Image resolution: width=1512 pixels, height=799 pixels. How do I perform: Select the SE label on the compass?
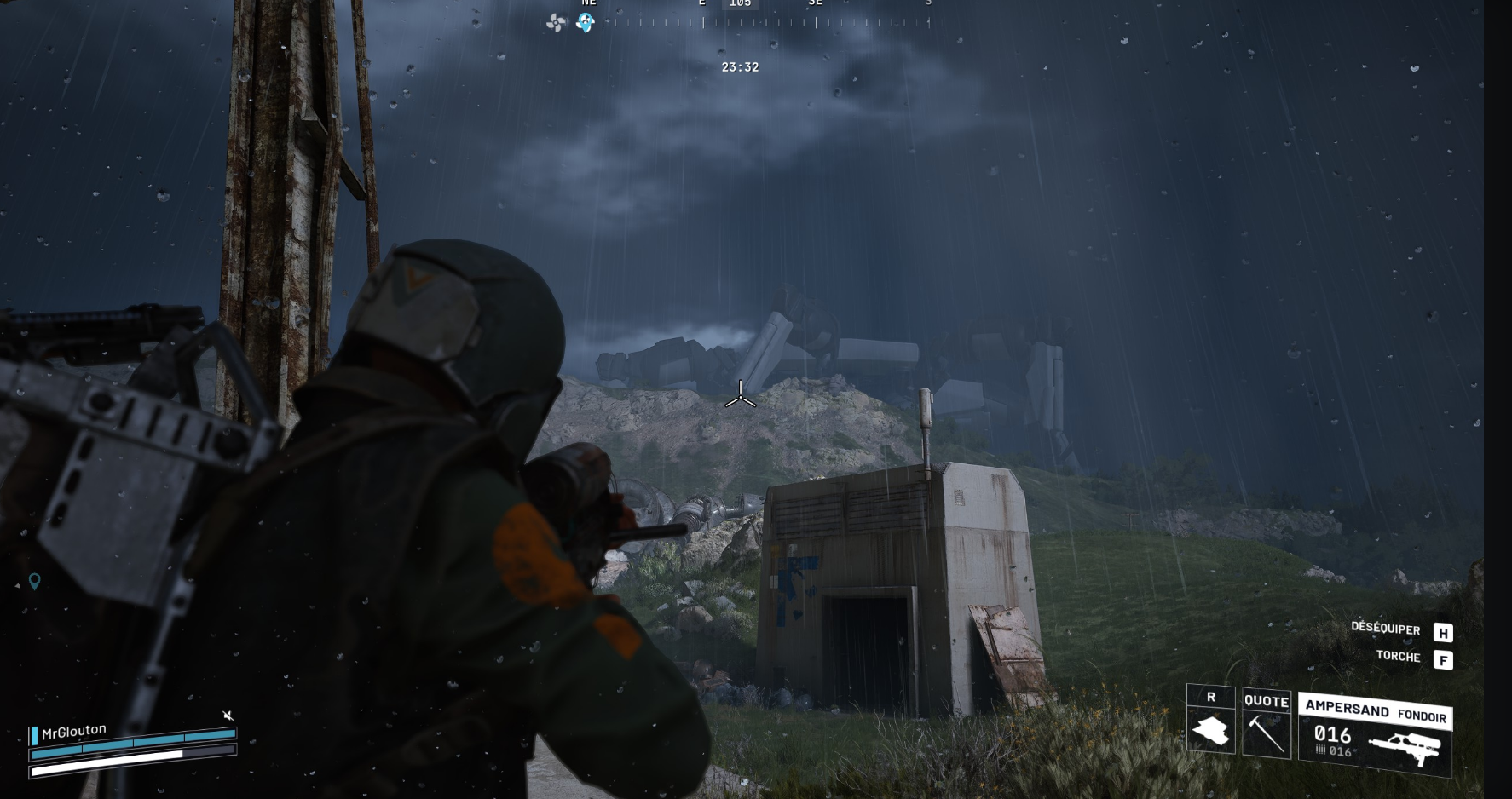814,3
